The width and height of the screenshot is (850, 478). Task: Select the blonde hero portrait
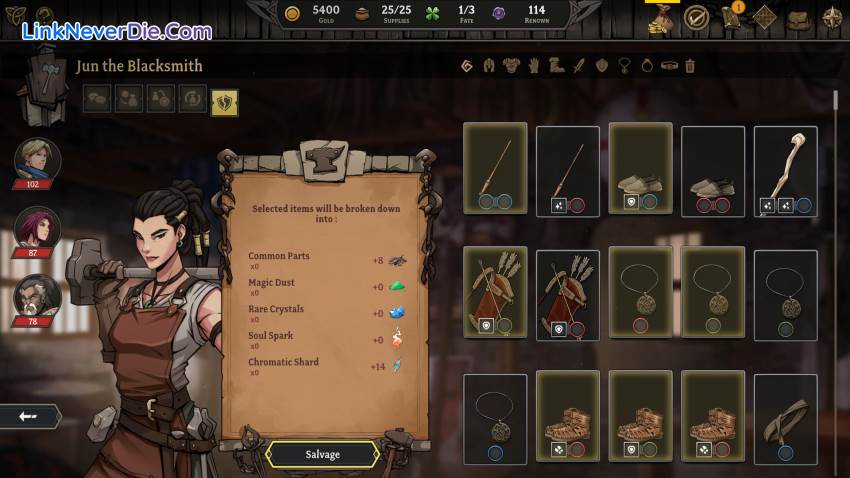pyautogui.click(x=37, y=160)
